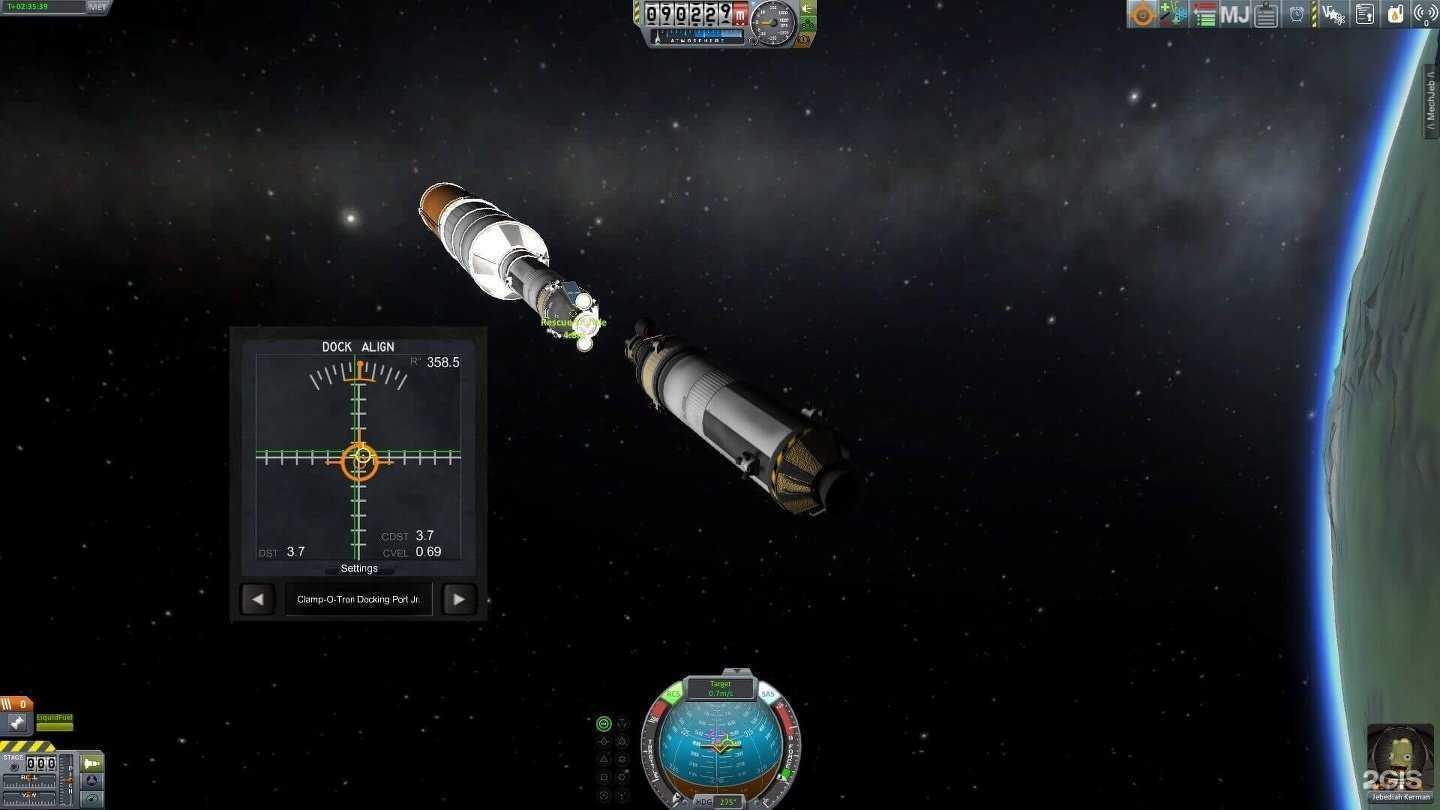Open the clipboard notes toolbar icon
1440x810 pixels.
(x=1266, y=14)
